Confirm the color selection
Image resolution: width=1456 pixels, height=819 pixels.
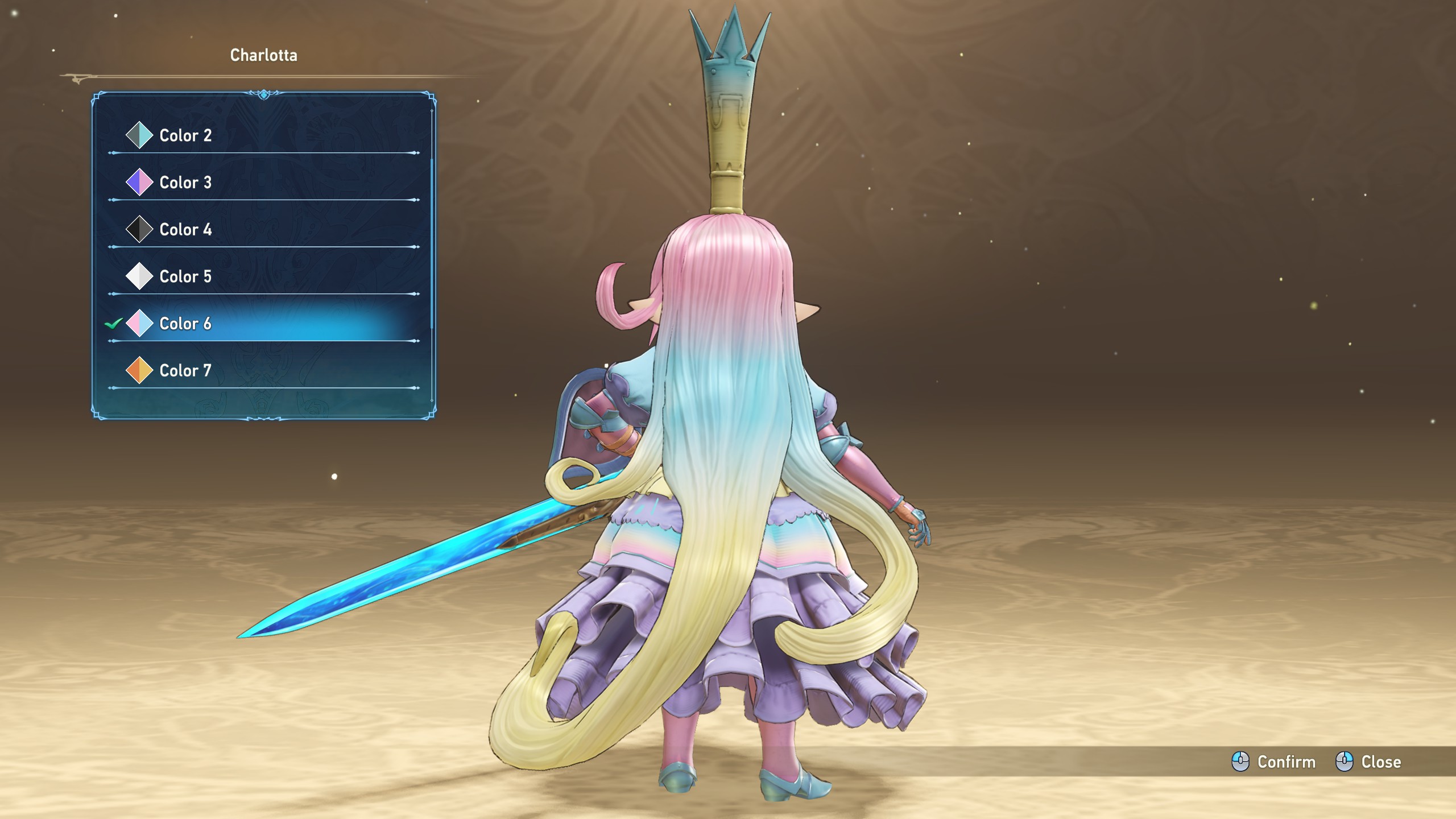1274,762
